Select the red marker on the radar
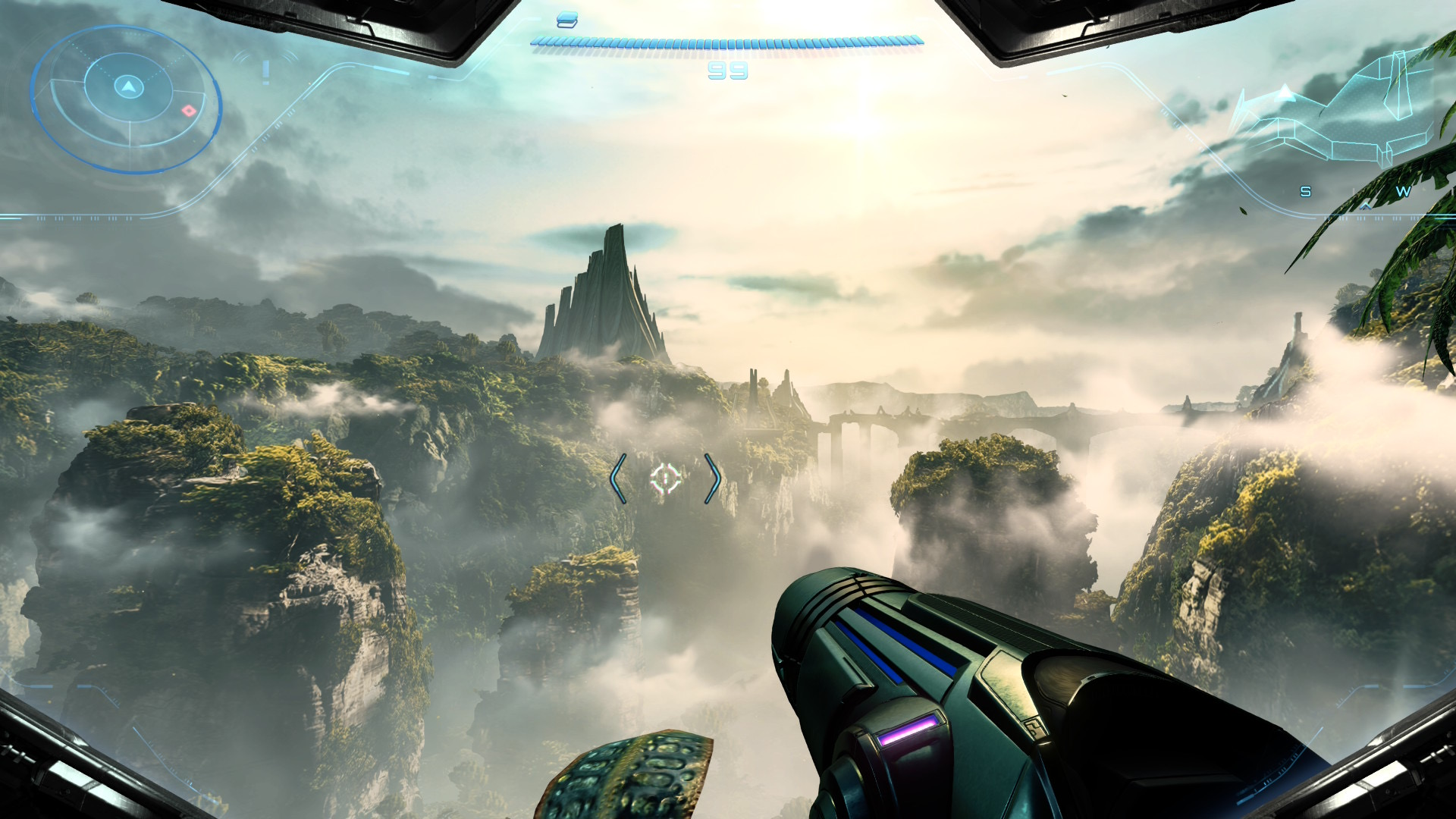The image size is (1456, 819). pos(189,111)
